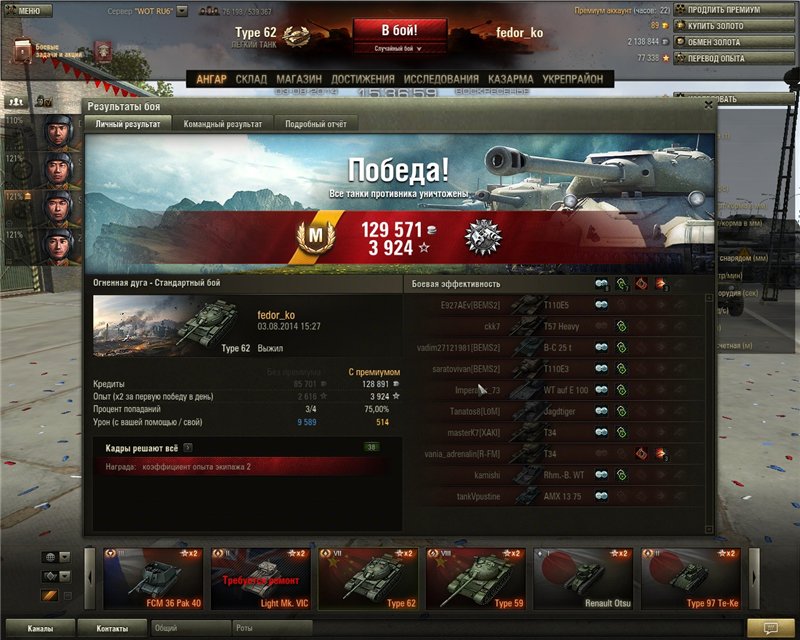
Task: Go to the Магазин section
Action: (x=299, y=79)
